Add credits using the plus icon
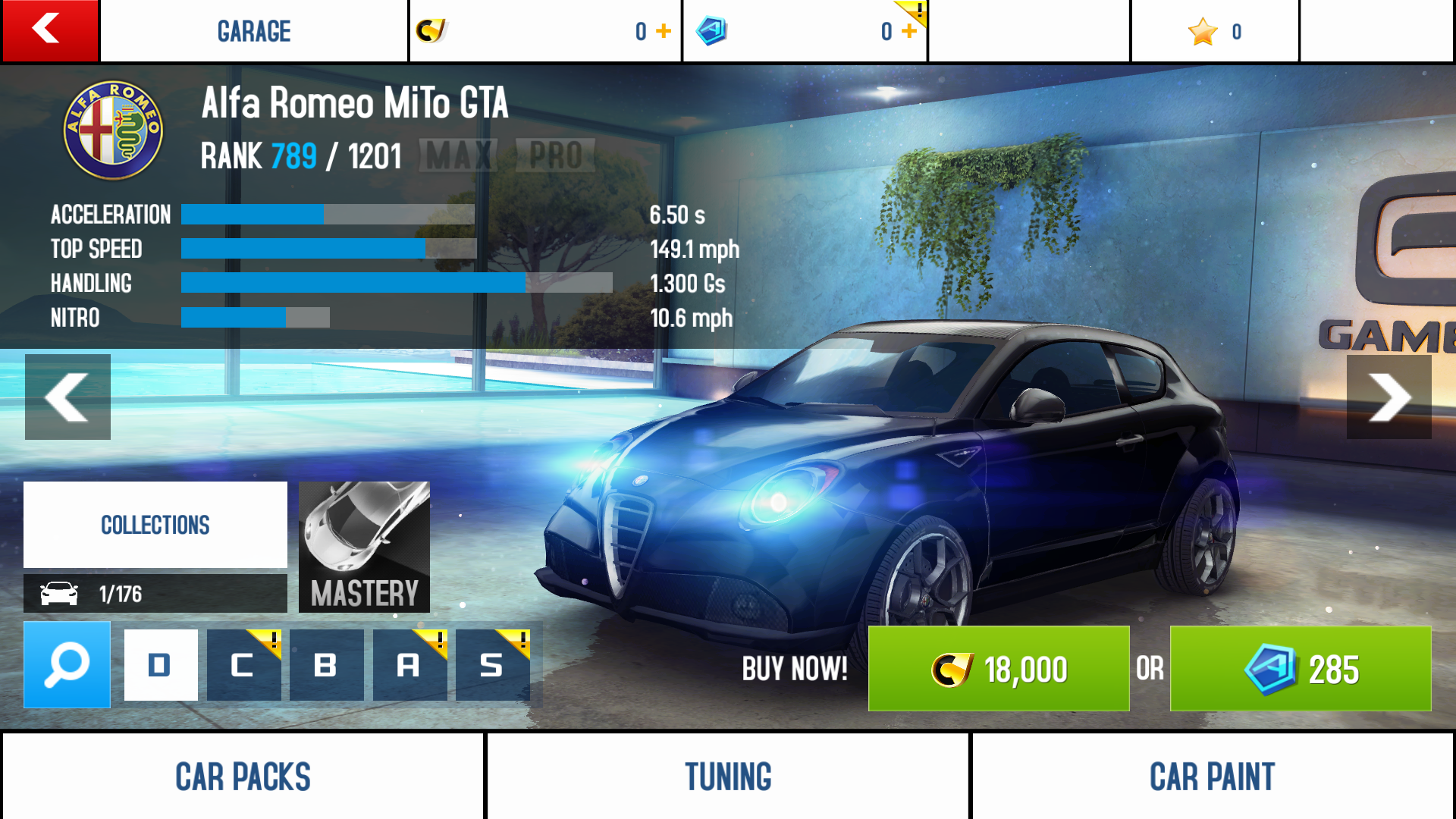Image resolution: width=1456 pixels, height=819 pixels. (664, 31)
